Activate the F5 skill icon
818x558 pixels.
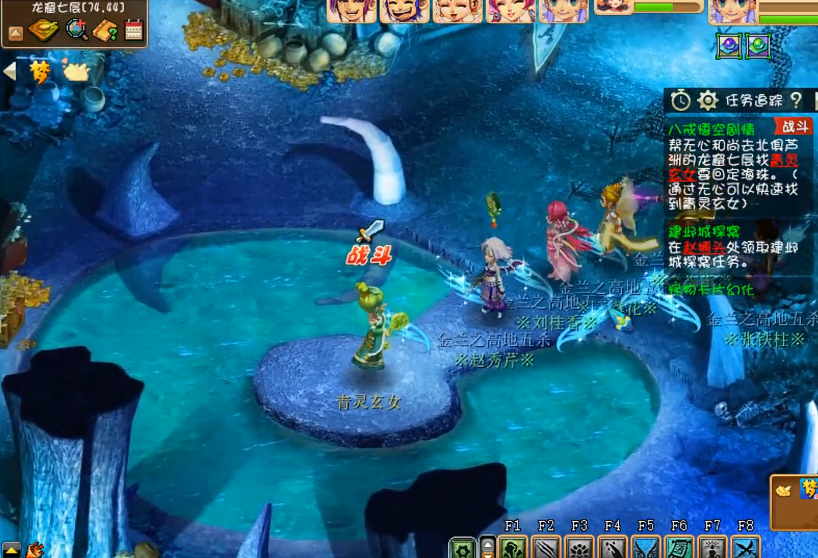coord(646,546)
